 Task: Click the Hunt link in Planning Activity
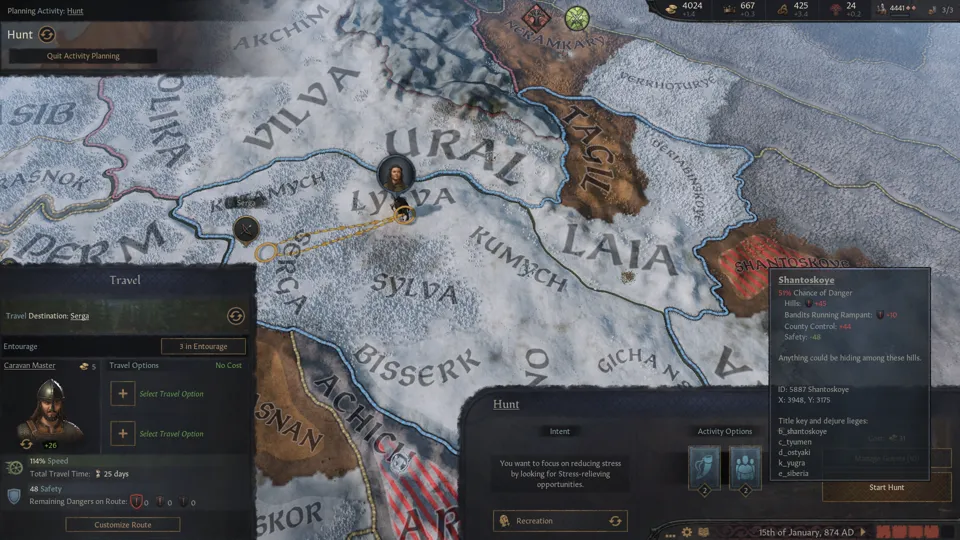click(x=75, y=11)
